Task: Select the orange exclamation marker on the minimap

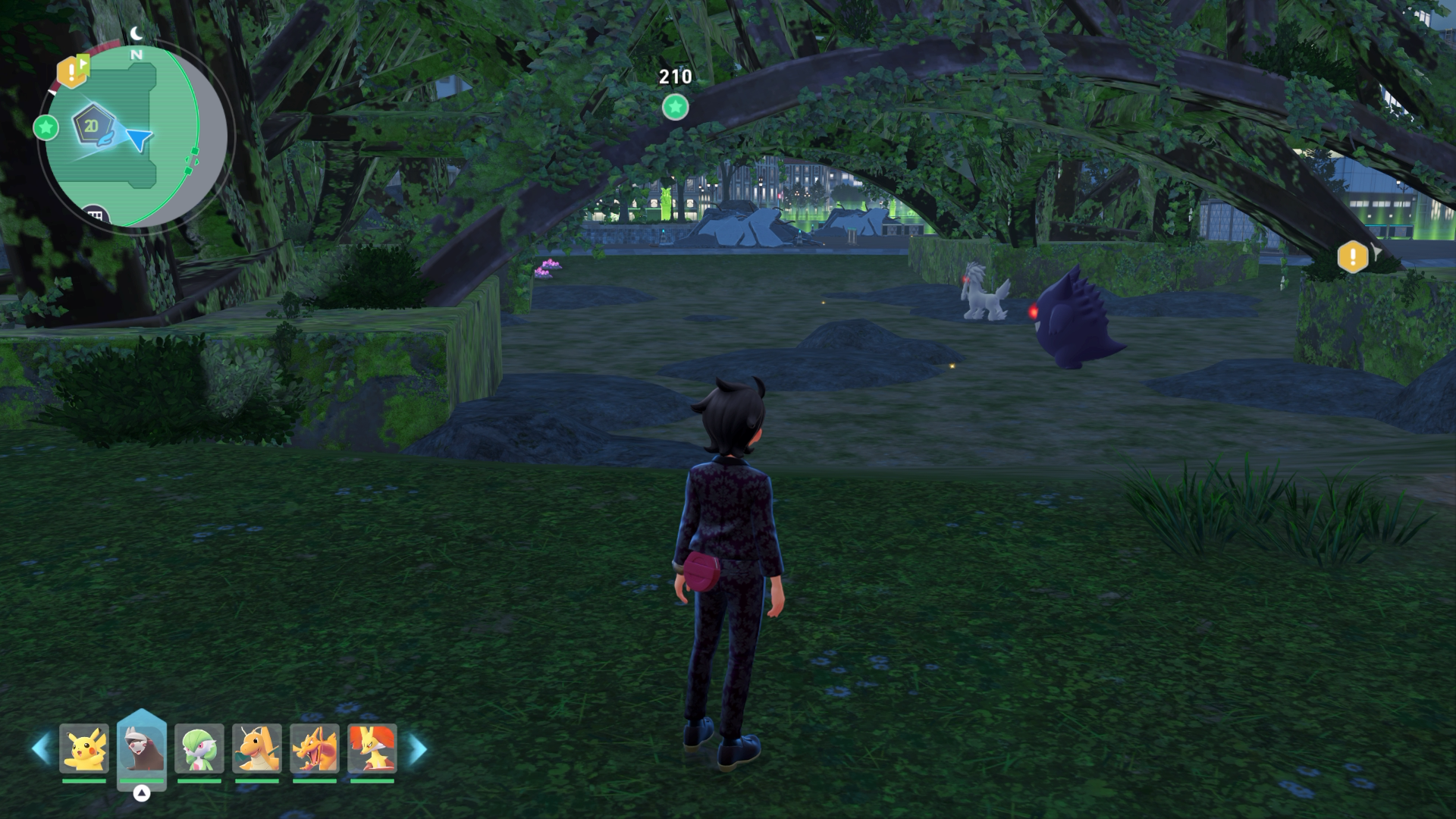Action: pos(72,72)
